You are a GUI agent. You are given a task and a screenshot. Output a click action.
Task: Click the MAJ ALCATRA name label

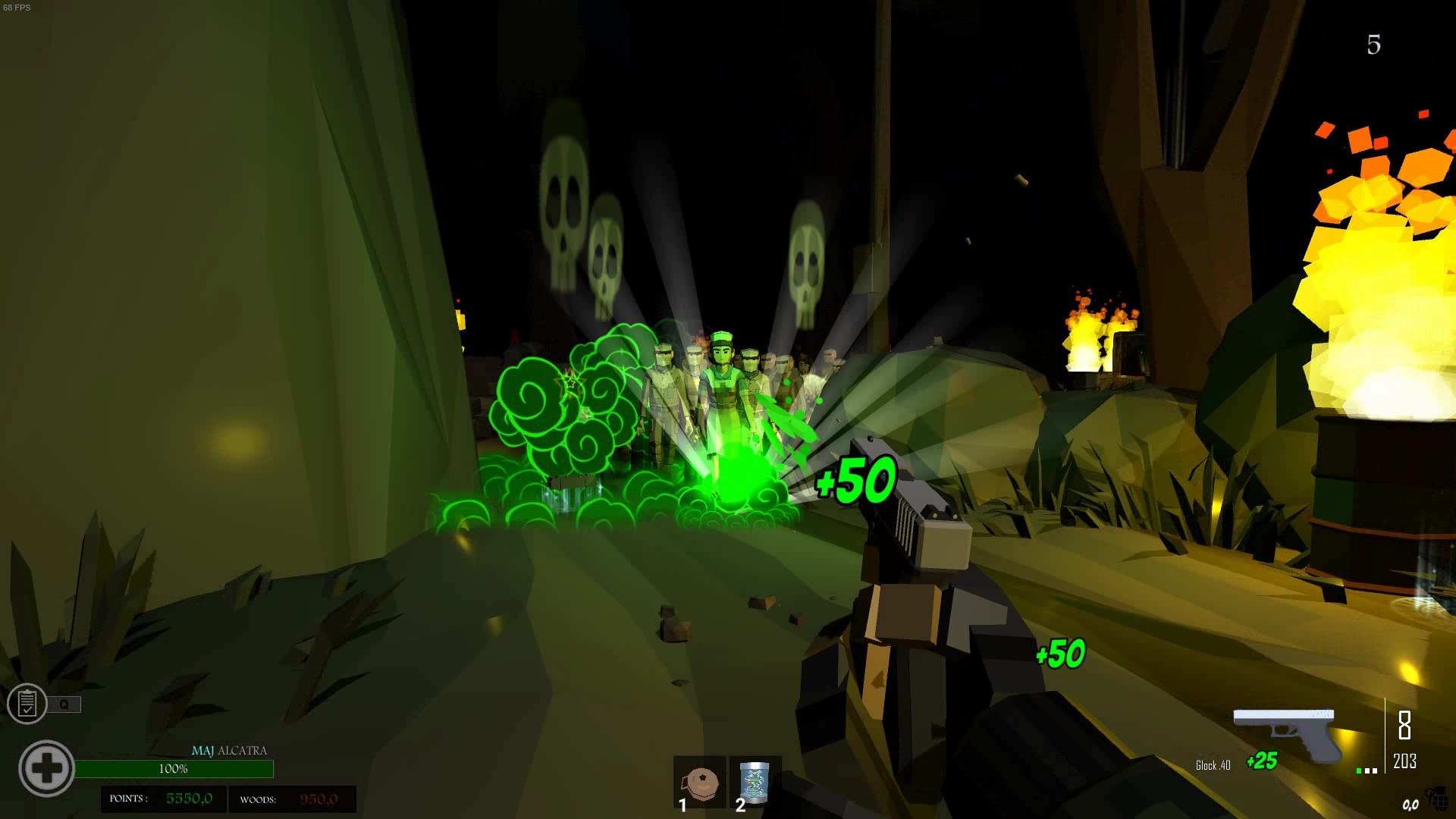point(231,750)
